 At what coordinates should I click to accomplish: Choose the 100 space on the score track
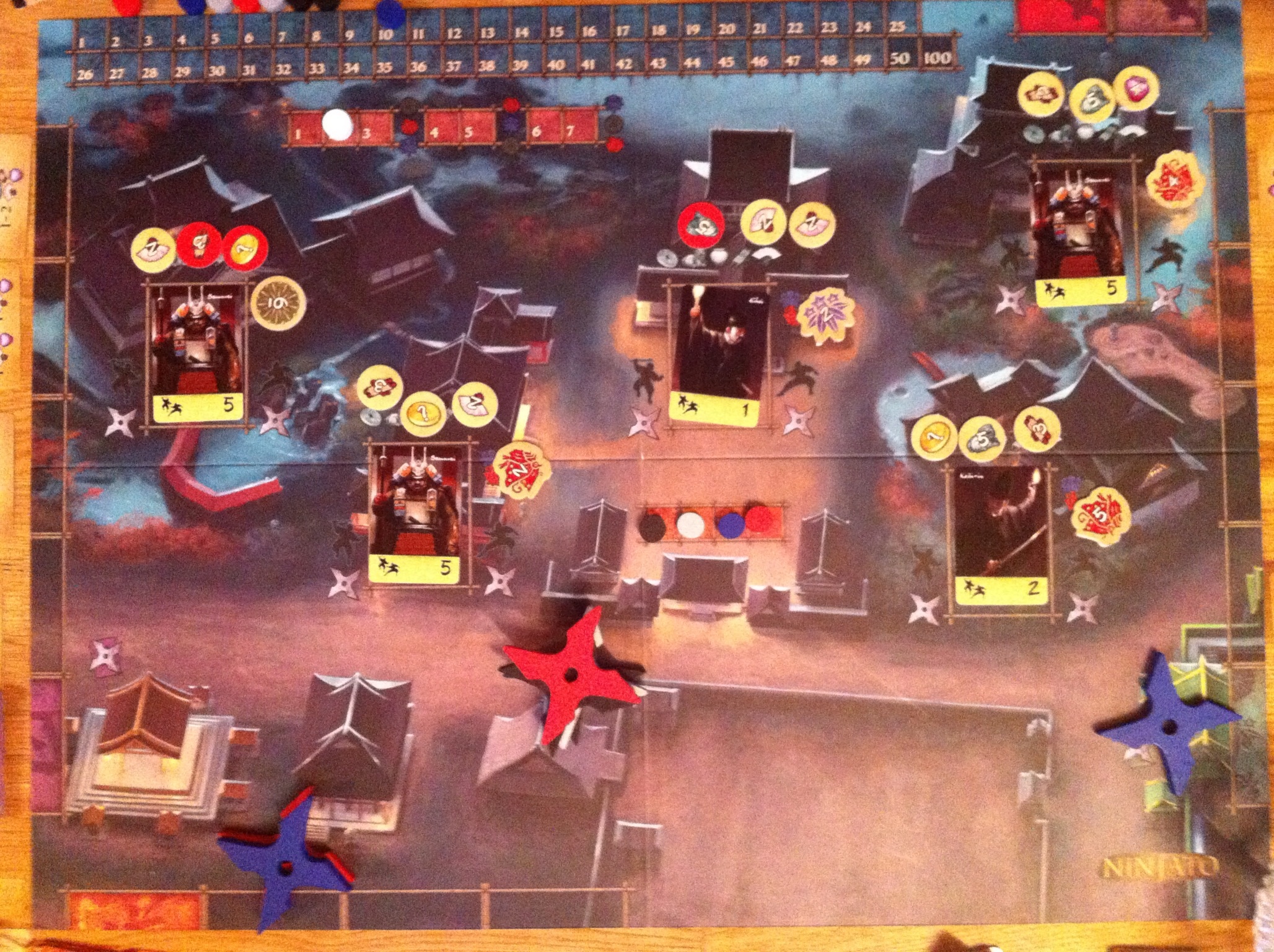[x=936, y=58]
